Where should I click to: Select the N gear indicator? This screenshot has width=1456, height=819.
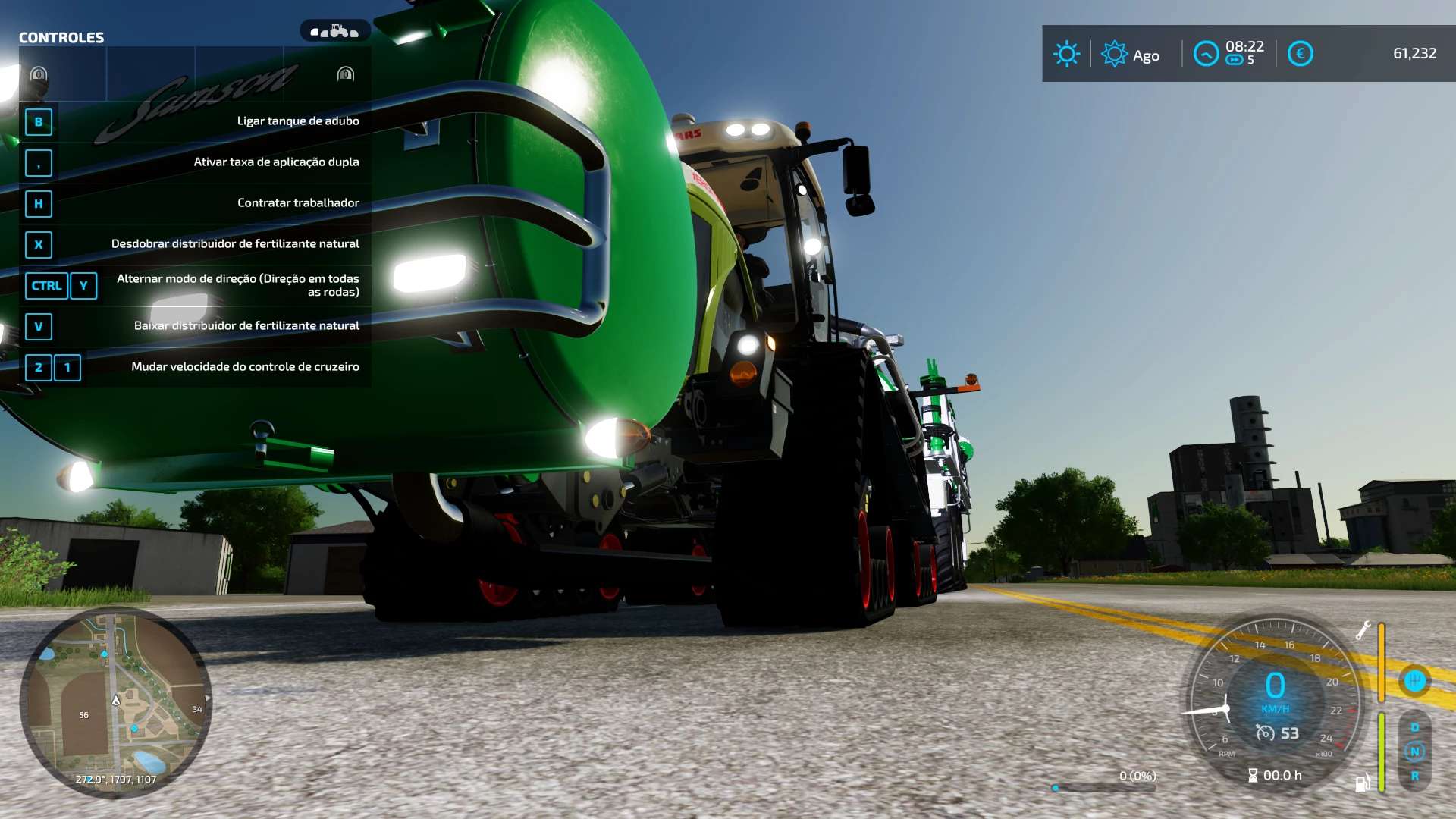tap(1414, 752)
